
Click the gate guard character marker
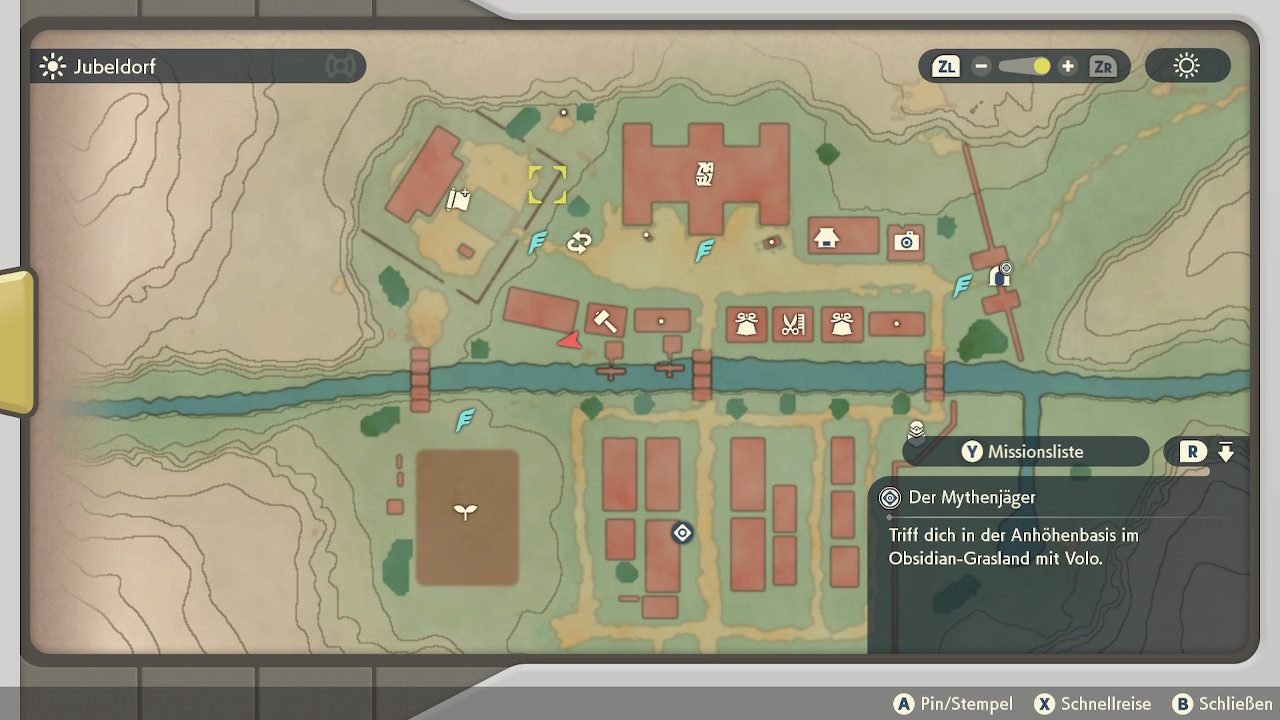(999, 276)
